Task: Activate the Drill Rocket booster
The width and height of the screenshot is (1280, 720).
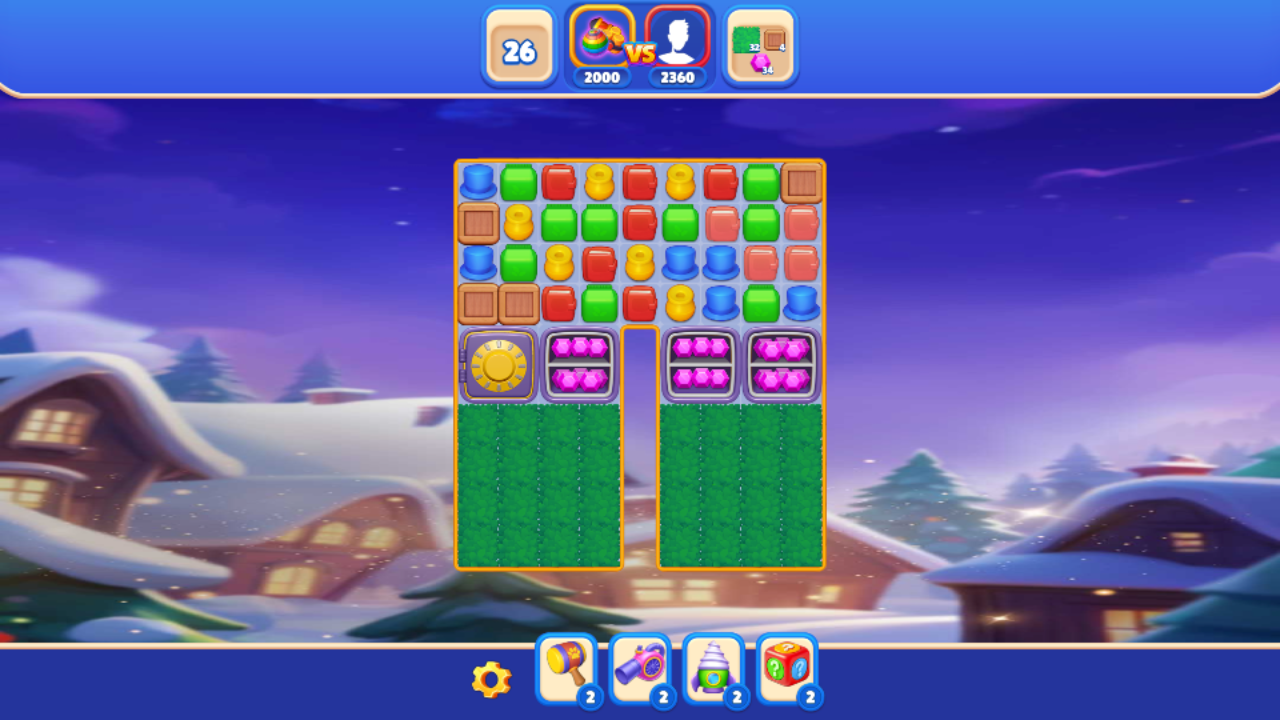Action: [x=713, y=668]
